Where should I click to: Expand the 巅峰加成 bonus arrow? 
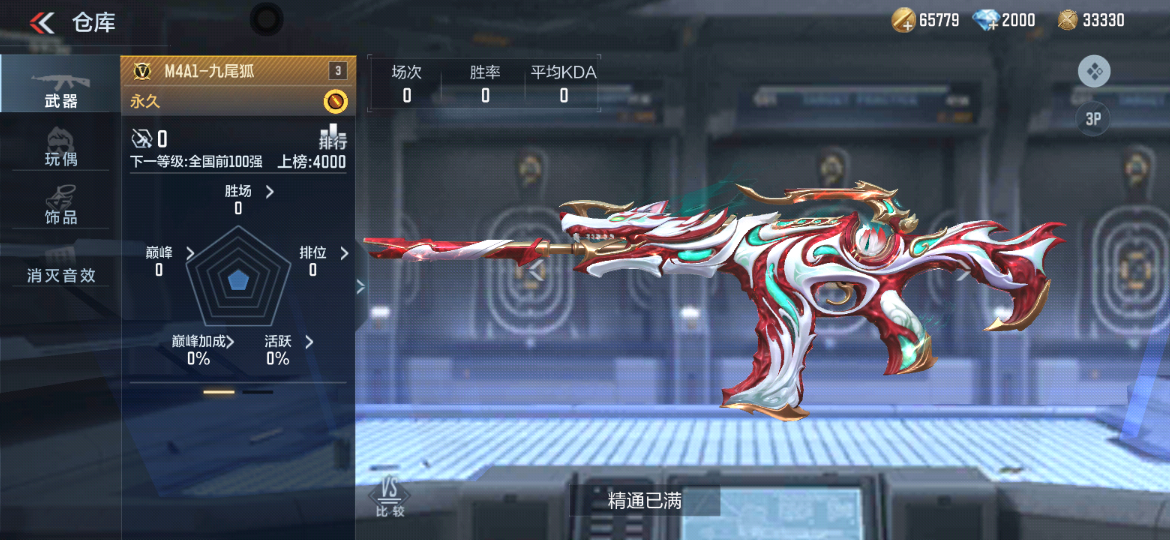click(231, 341)
